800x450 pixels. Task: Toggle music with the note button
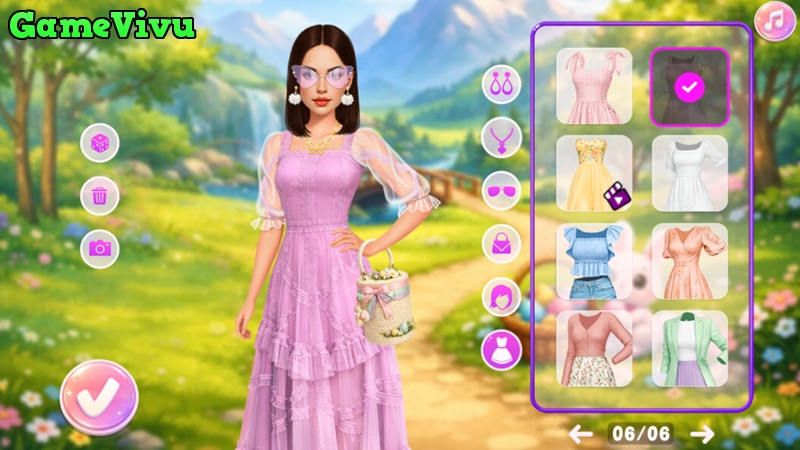pos(774,21)
